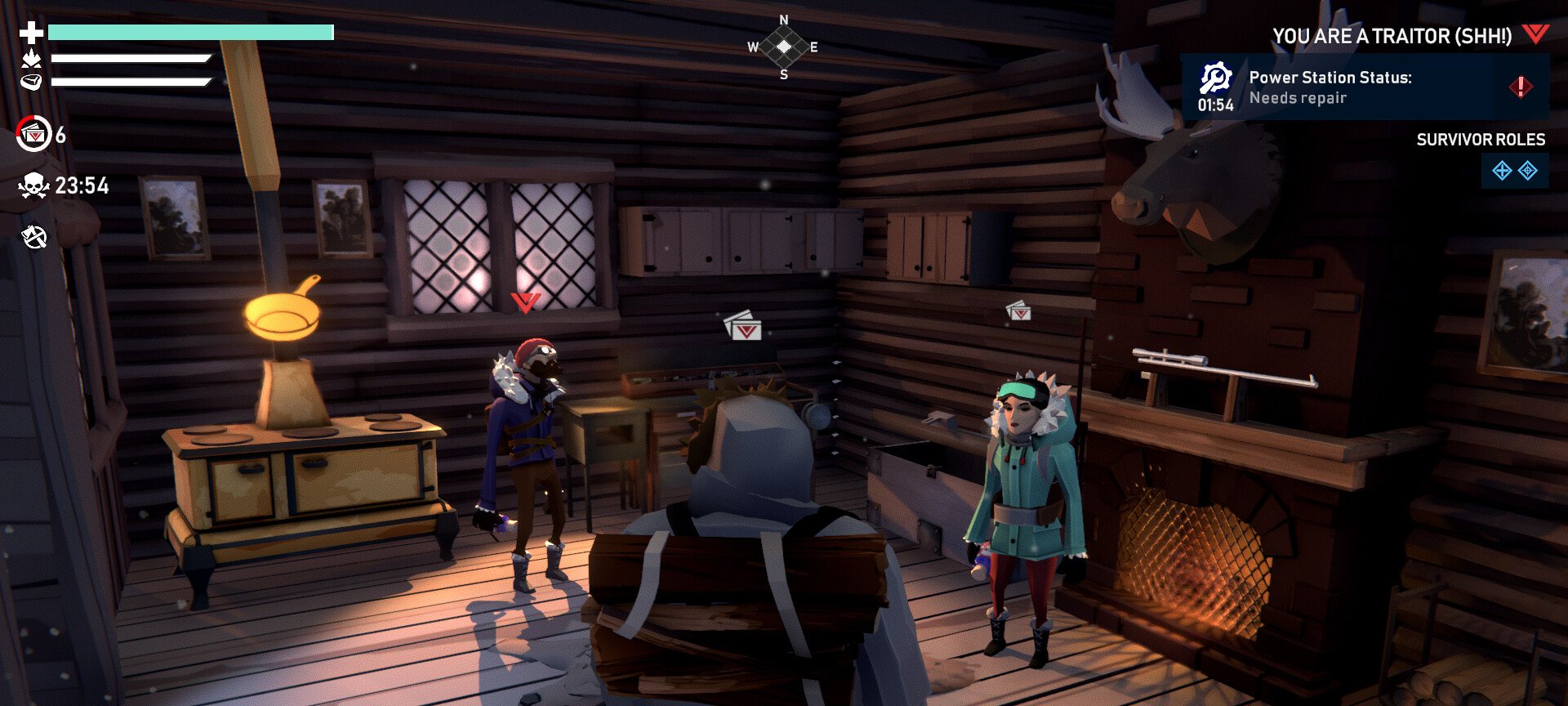Select the blue crosshair survivor role icon
The image size is (1568, 706).
(1528, 171)
